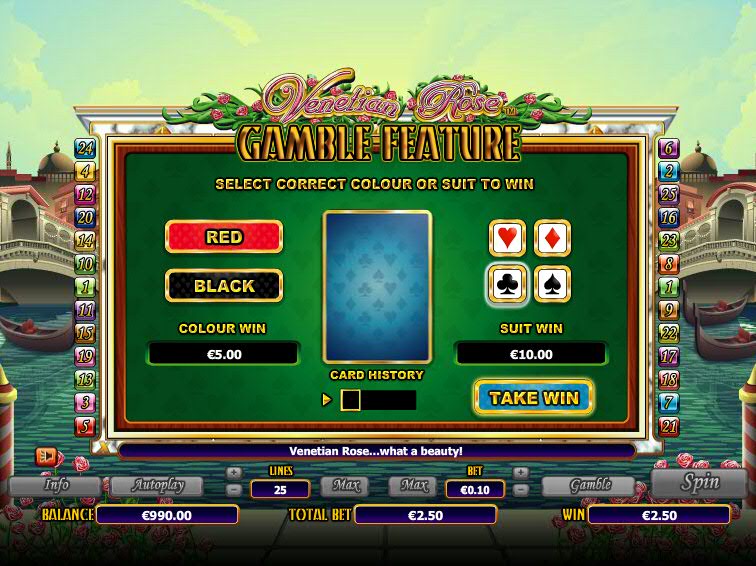The width and height of the screenshot is (756, 566).
Task: Click the Max button beside Bet
Action: tap(413, 487)
